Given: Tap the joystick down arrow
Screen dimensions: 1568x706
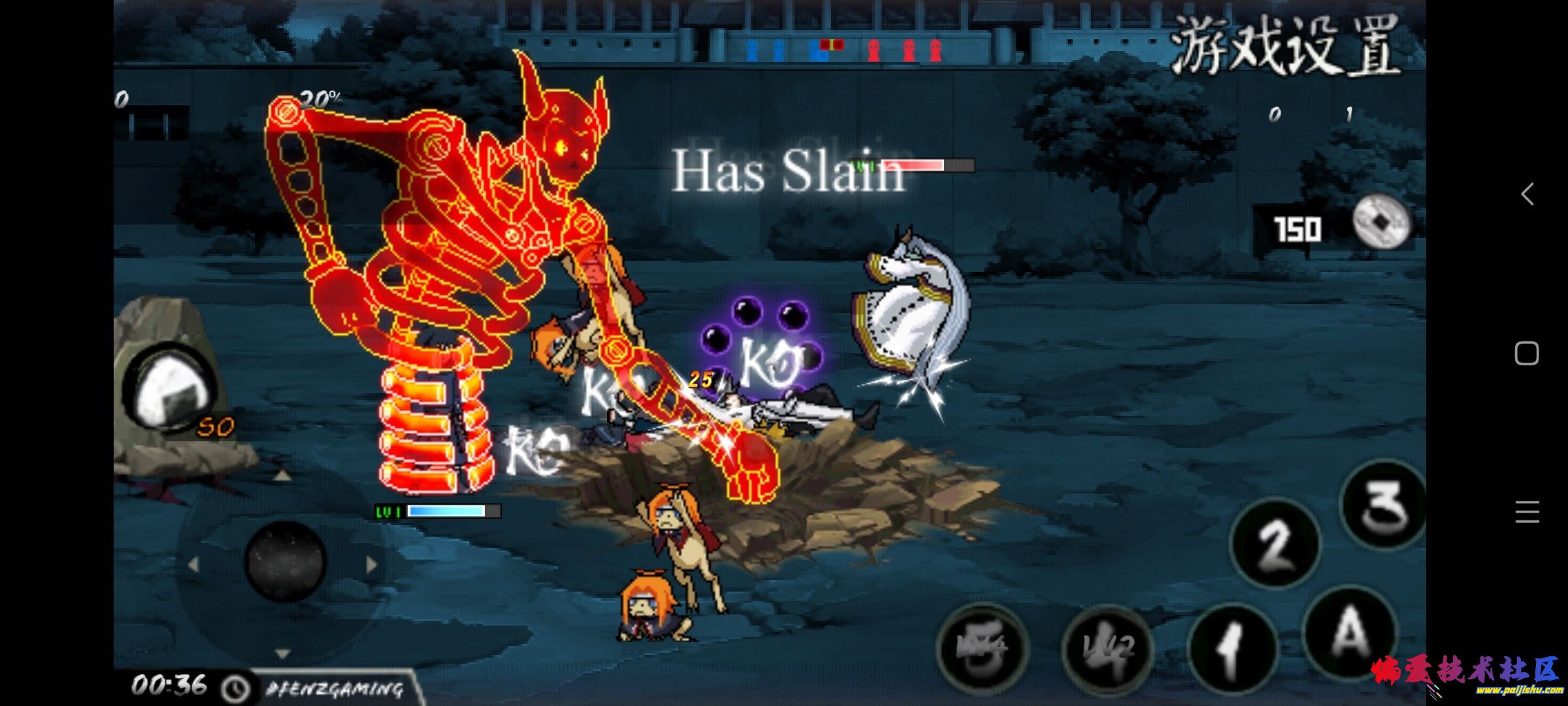Looking at the screenshot, I should [282, 653].
